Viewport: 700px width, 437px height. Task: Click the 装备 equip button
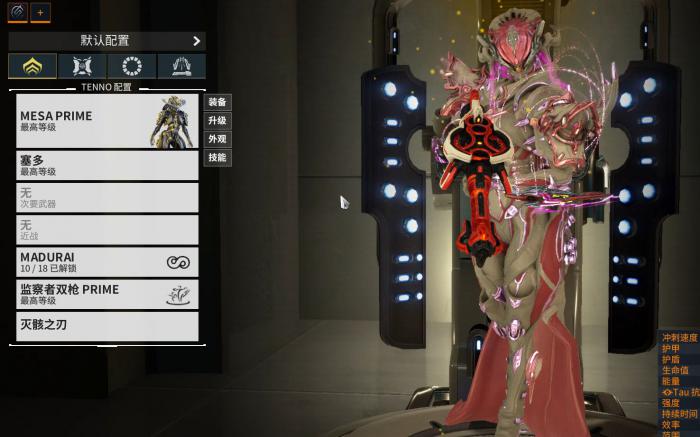point(217,102)
